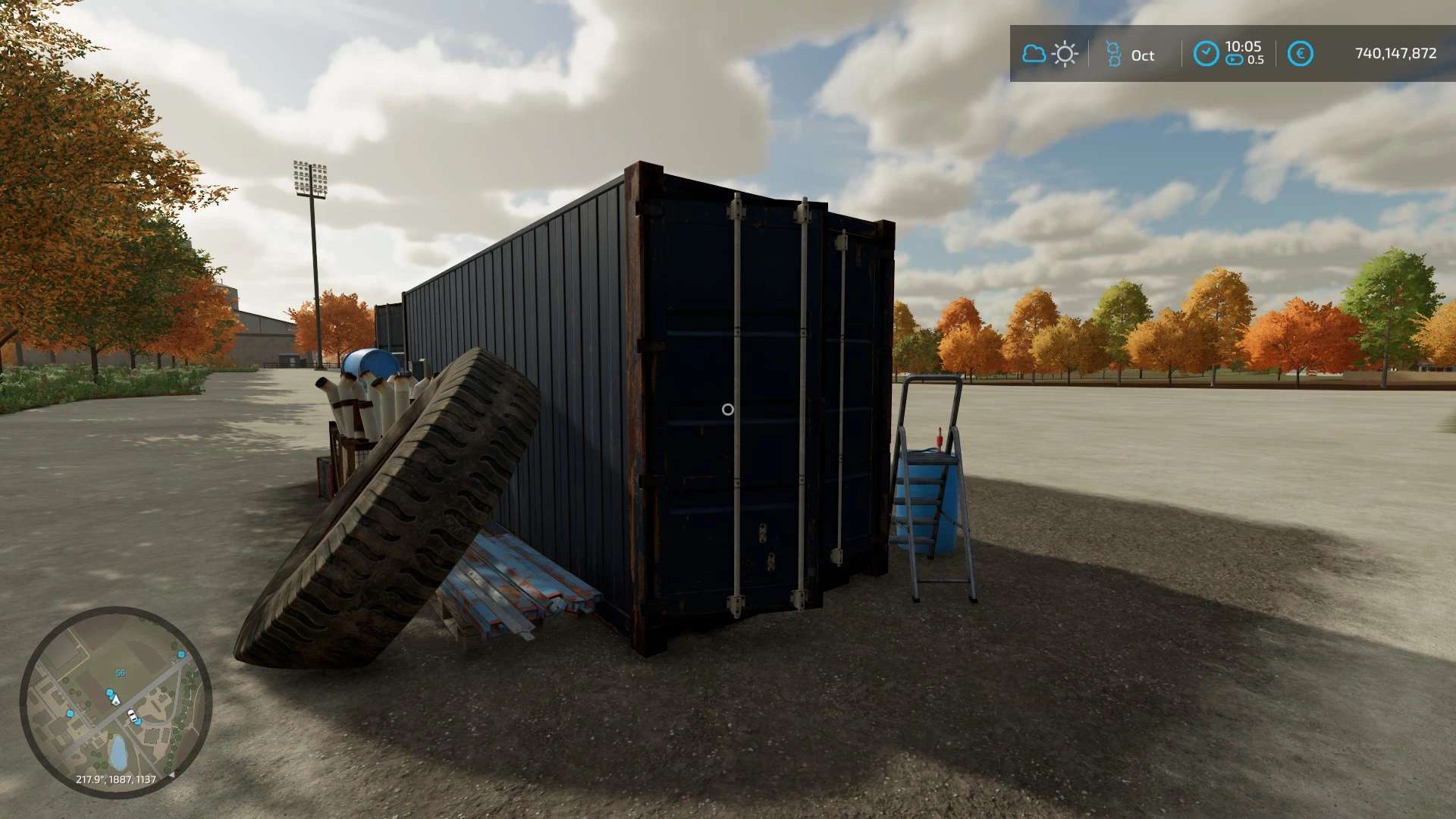Select the euro money icon

1300,54
